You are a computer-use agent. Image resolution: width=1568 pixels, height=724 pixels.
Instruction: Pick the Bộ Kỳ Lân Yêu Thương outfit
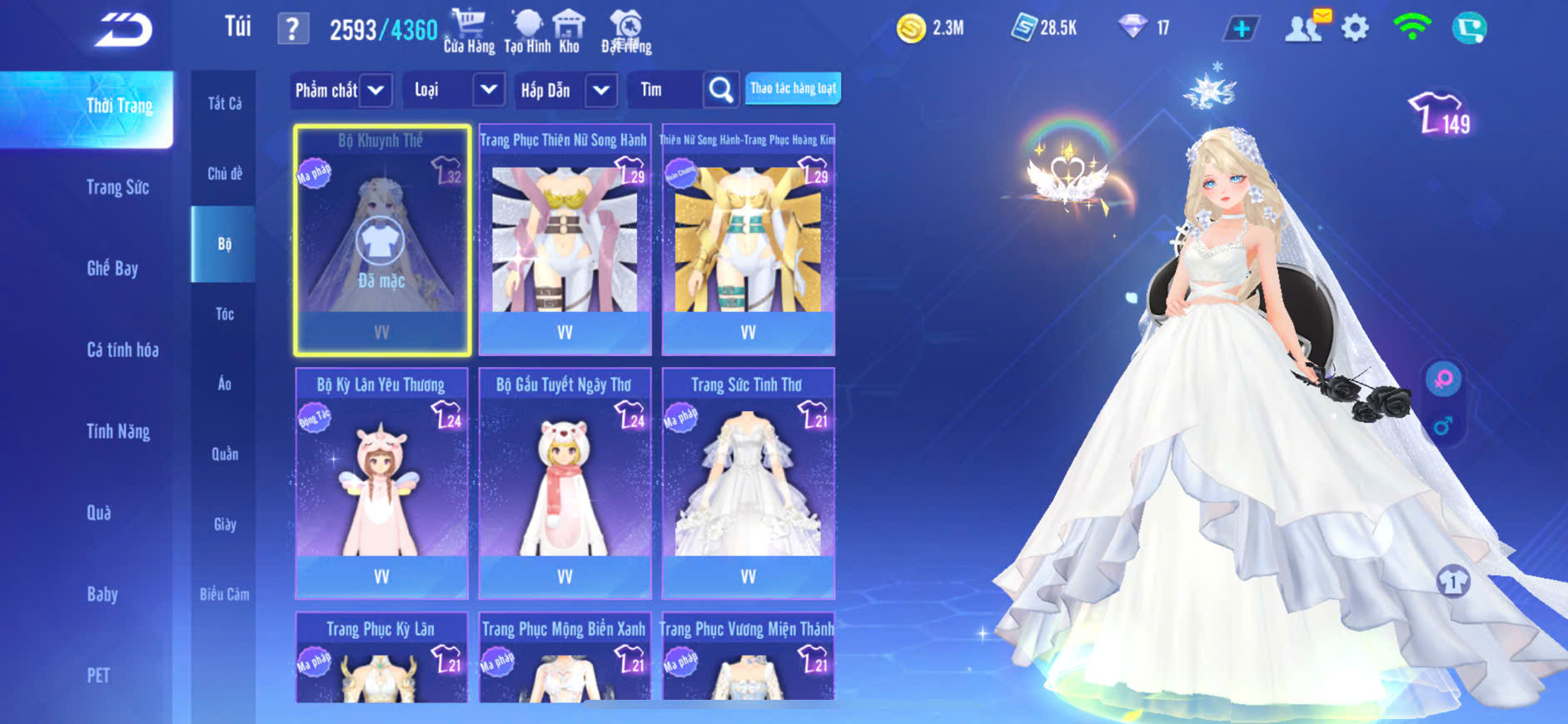[x=381, y=483]
